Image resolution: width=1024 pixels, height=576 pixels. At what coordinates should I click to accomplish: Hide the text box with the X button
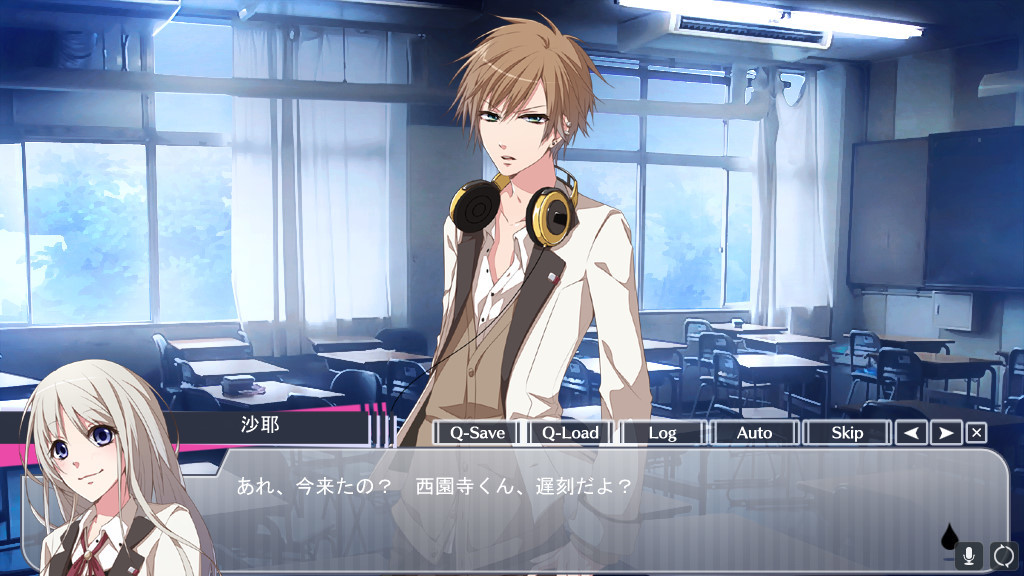977,433
